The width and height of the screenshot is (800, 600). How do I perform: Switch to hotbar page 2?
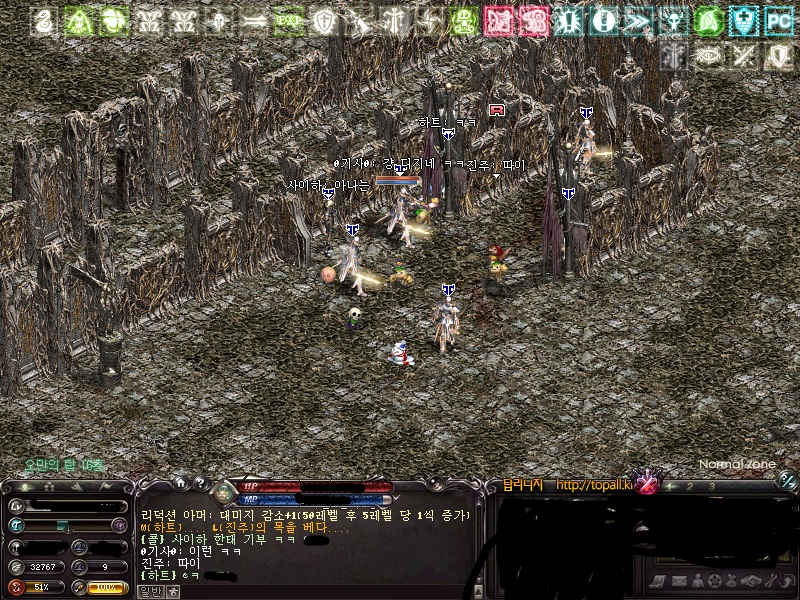(x=692, y=486)
